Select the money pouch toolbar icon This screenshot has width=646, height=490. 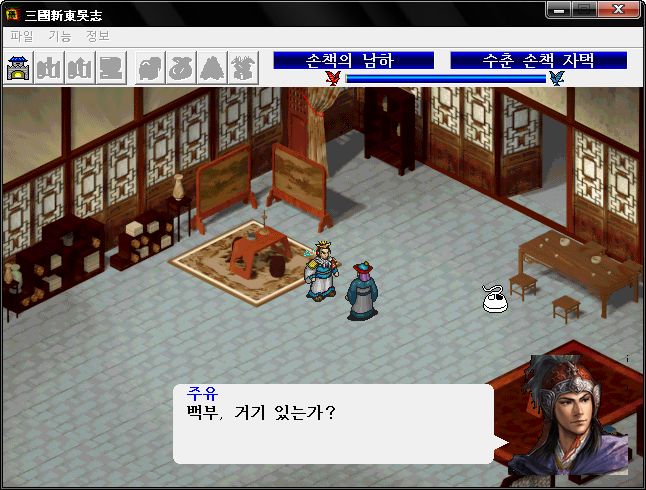180,68
